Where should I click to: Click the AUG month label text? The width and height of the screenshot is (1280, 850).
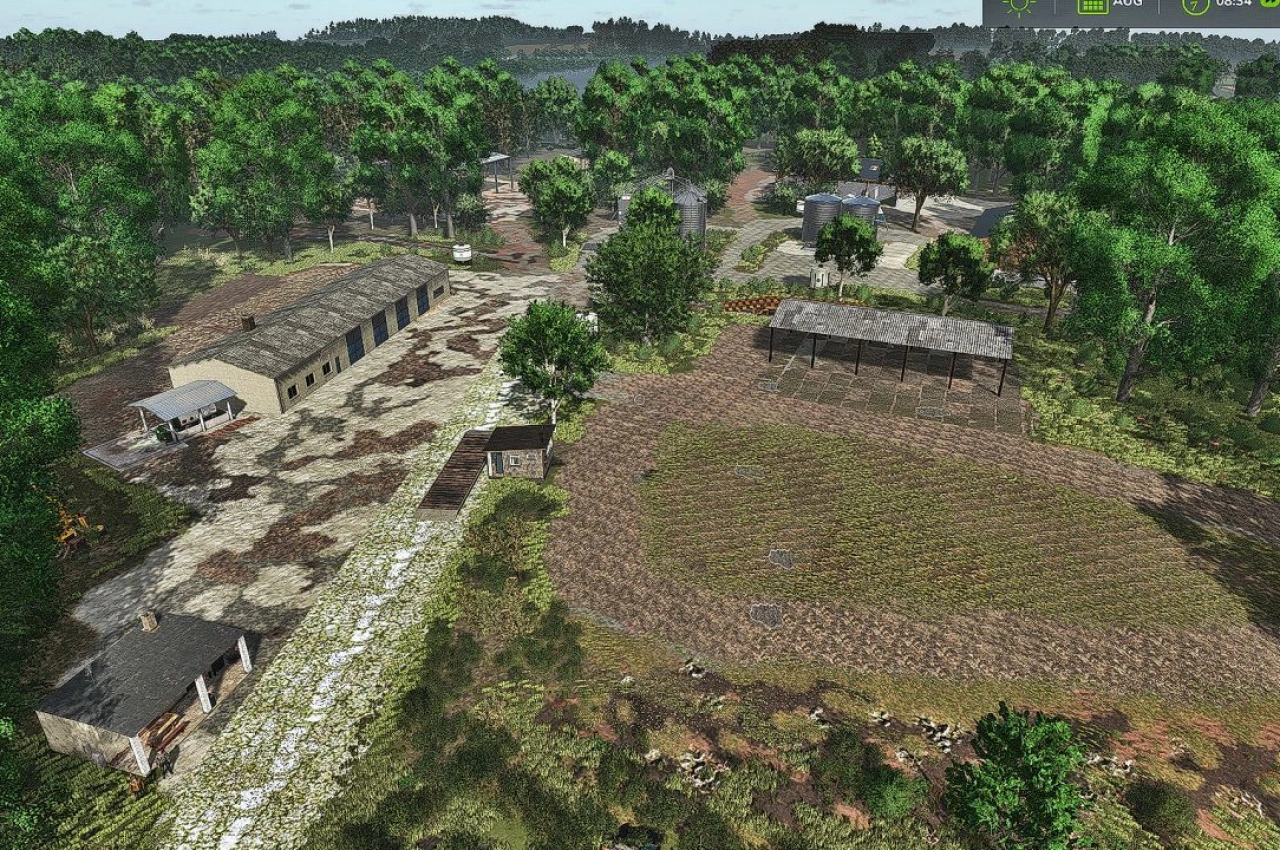1127,4
